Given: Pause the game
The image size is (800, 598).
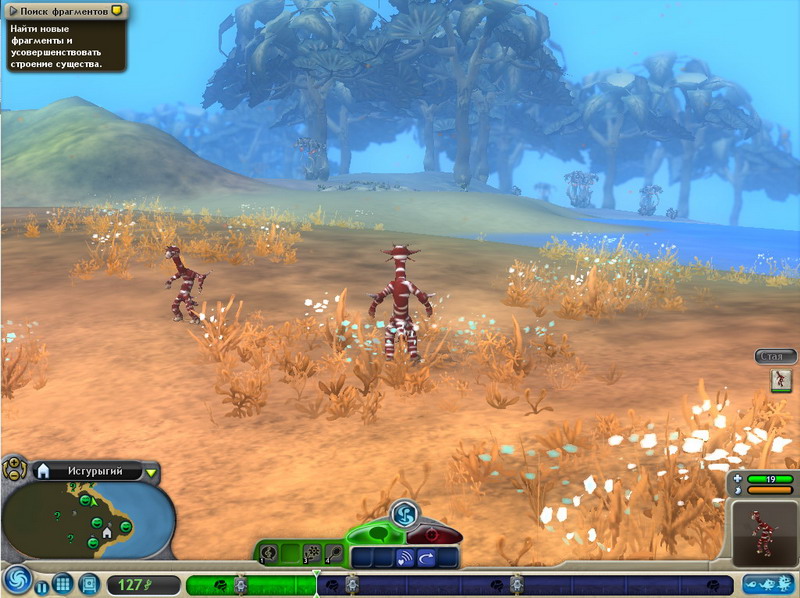Looking at the screenshot, I should coord(42,584).
